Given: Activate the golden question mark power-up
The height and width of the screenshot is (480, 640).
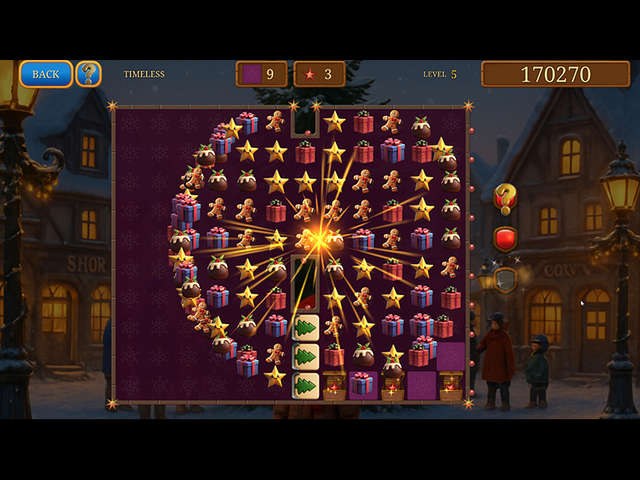Looking at the screenshot, I should click(x=505, y=196).
